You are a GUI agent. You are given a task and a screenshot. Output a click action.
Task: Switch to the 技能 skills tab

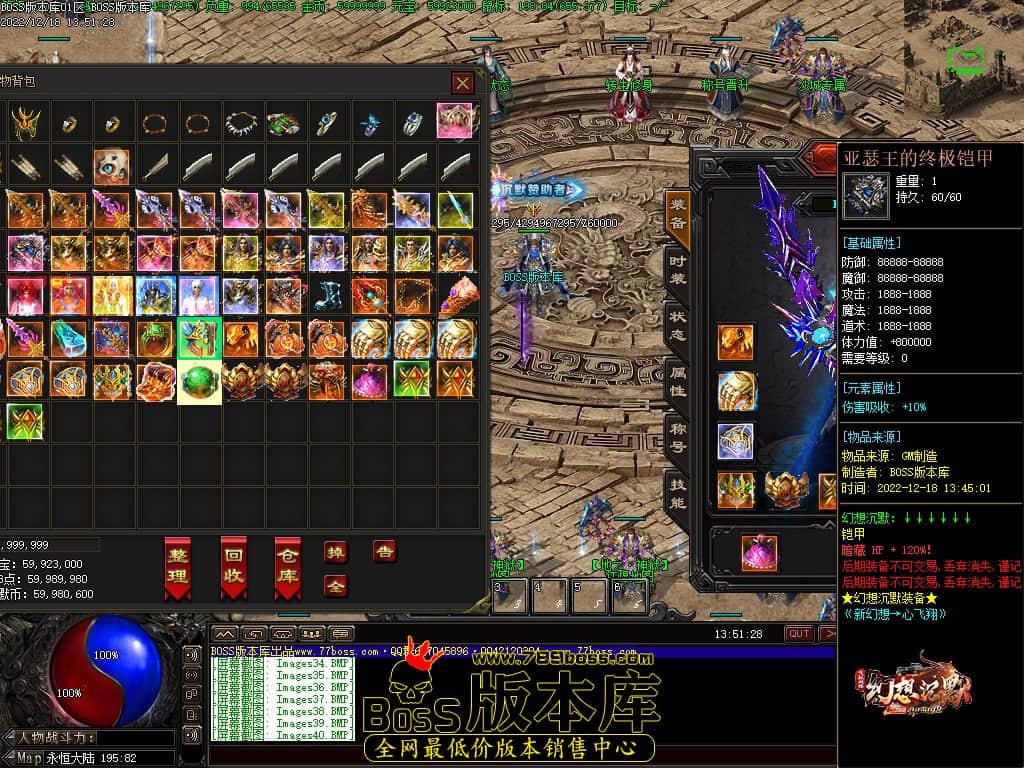(678, 492)
